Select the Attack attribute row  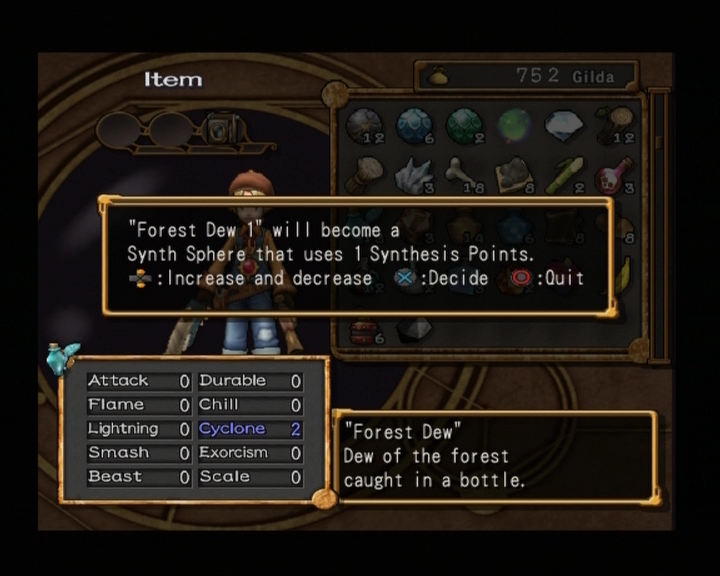[x=138, y=381]
